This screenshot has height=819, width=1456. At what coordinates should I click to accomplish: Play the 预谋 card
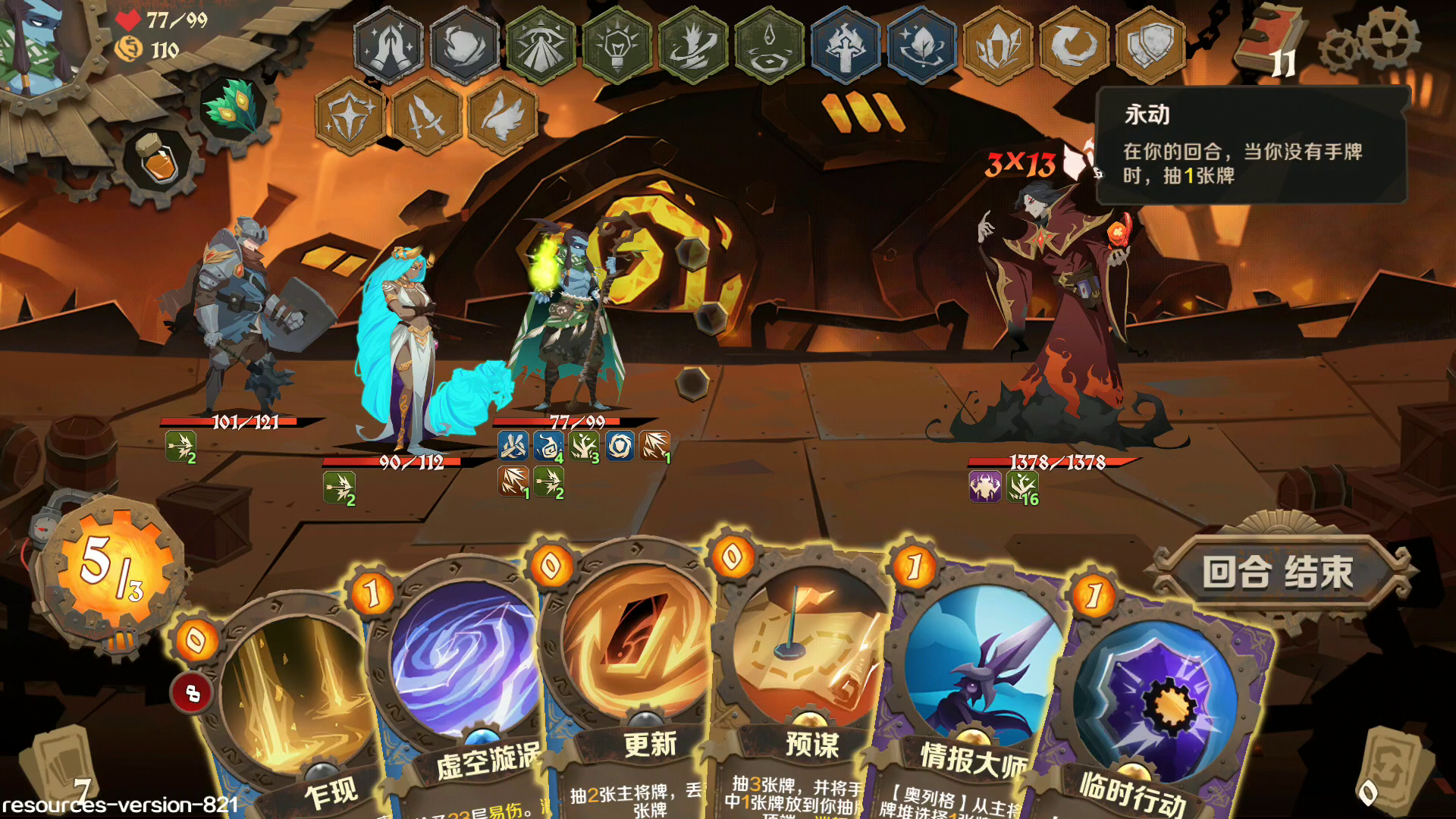(x=808, y=682)
